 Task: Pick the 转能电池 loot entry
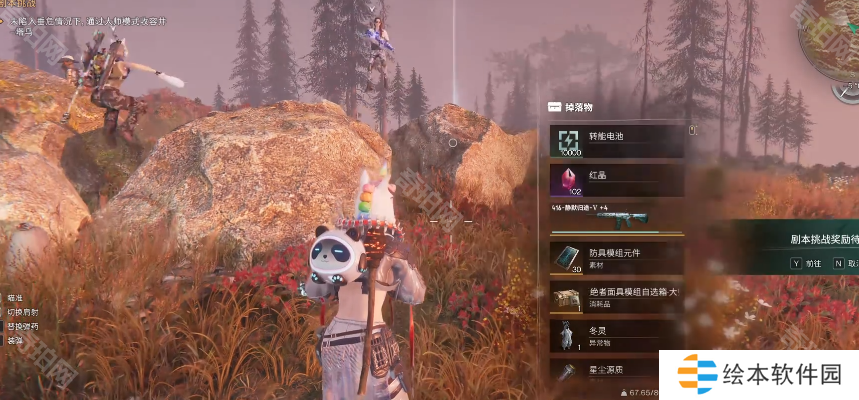616,141
